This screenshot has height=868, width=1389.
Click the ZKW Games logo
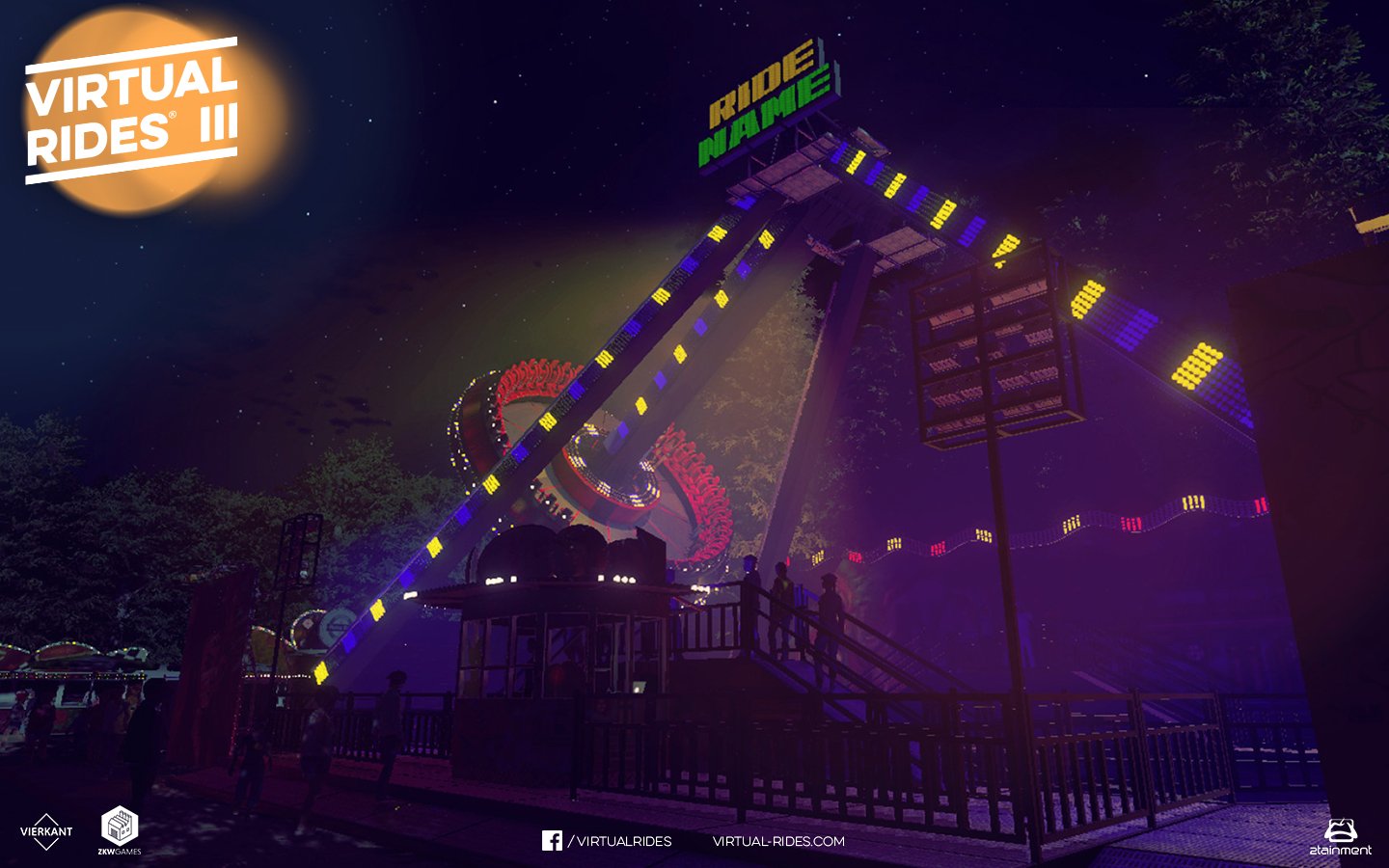[120, 829]
